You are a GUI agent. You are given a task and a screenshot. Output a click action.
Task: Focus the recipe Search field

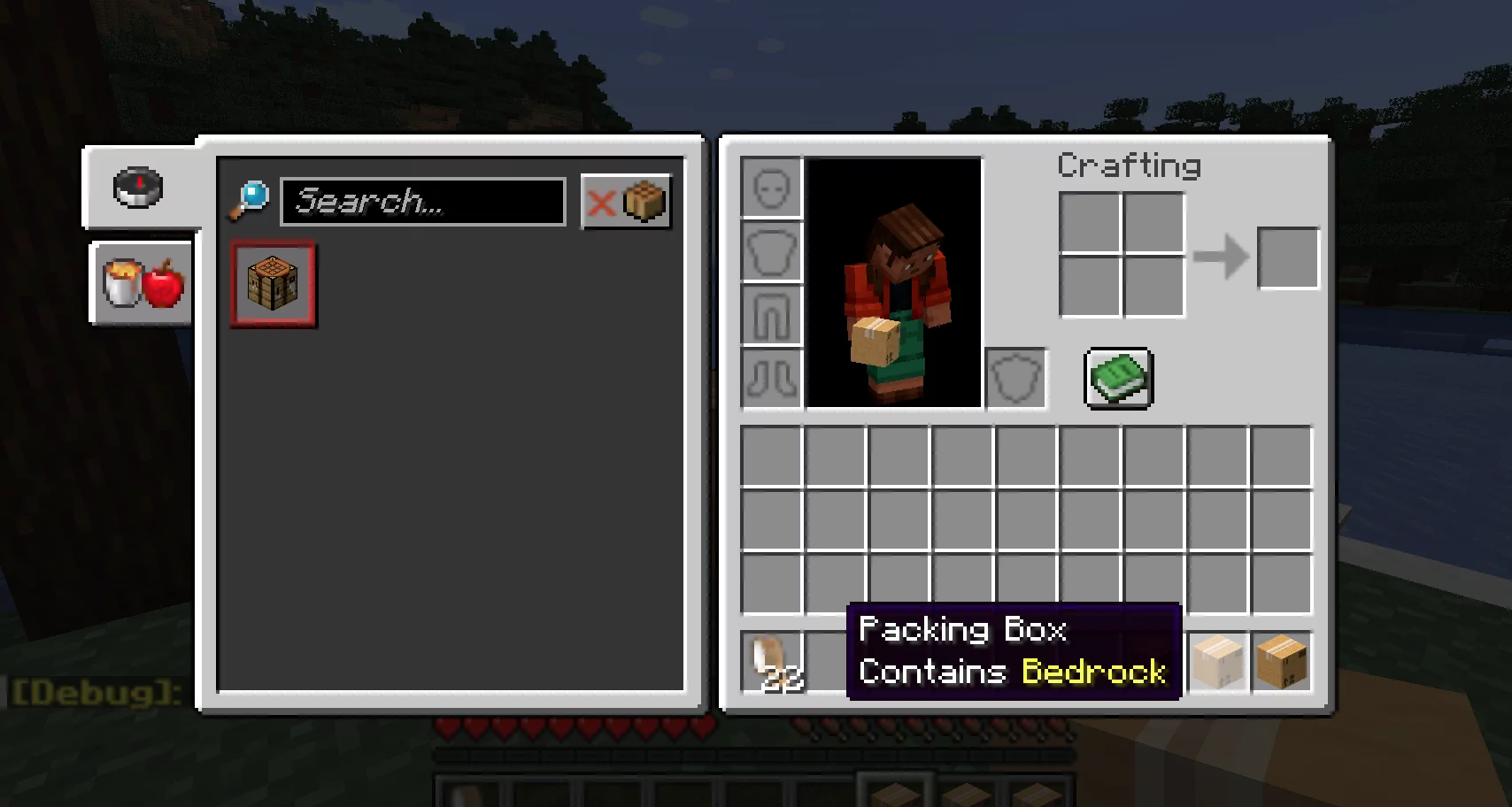423,202
